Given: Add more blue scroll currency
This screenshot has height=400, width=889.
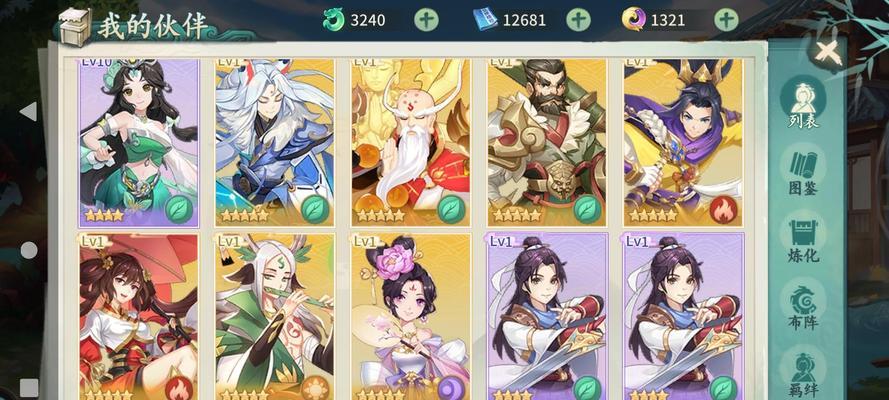Looking at the screenshot, I should pyautogui.click(x=578, y=19).
